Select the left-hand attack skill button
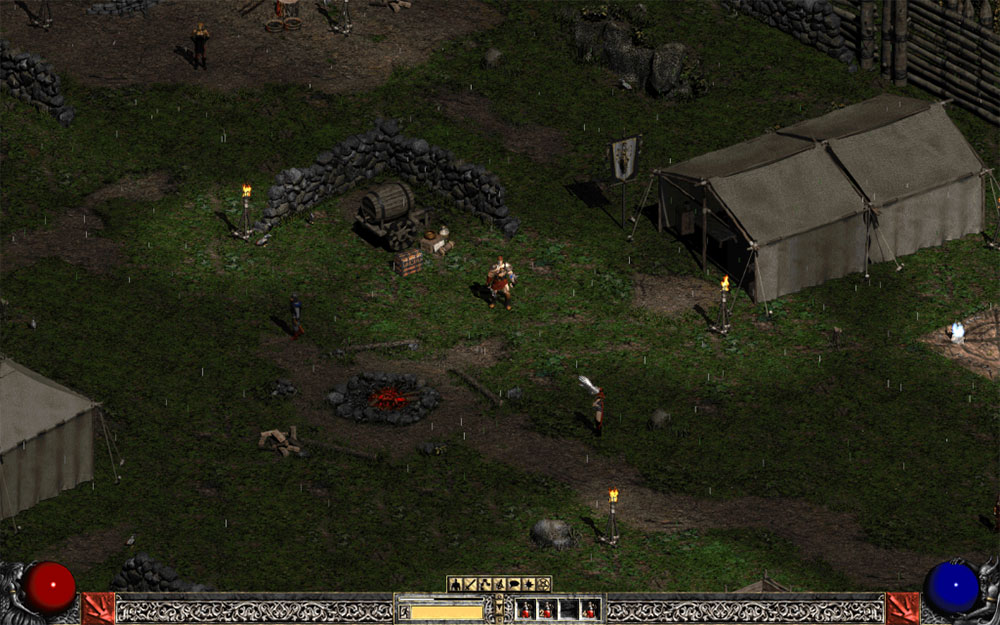 point(98,607)
